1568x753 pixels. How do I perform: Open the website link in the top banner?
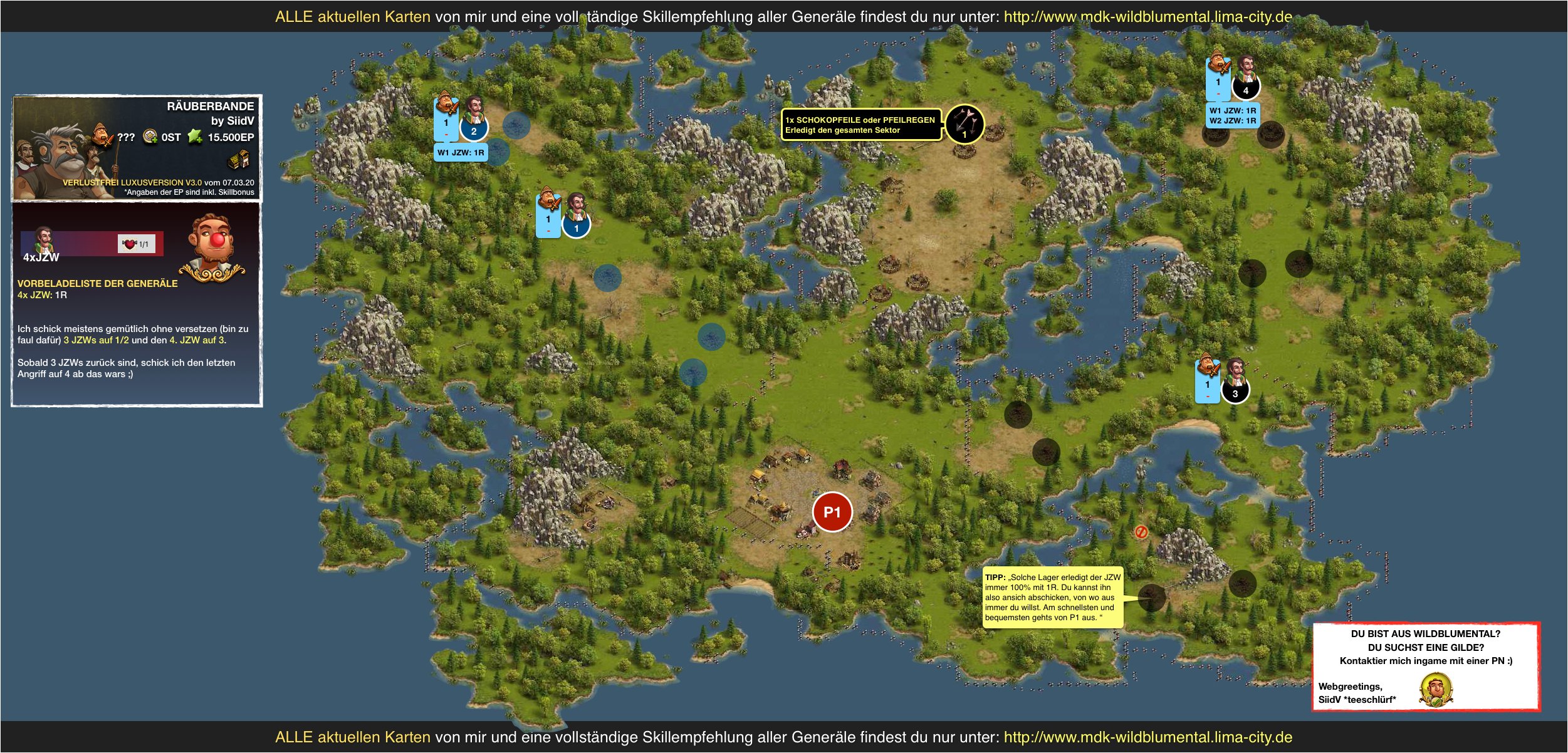1147,17
